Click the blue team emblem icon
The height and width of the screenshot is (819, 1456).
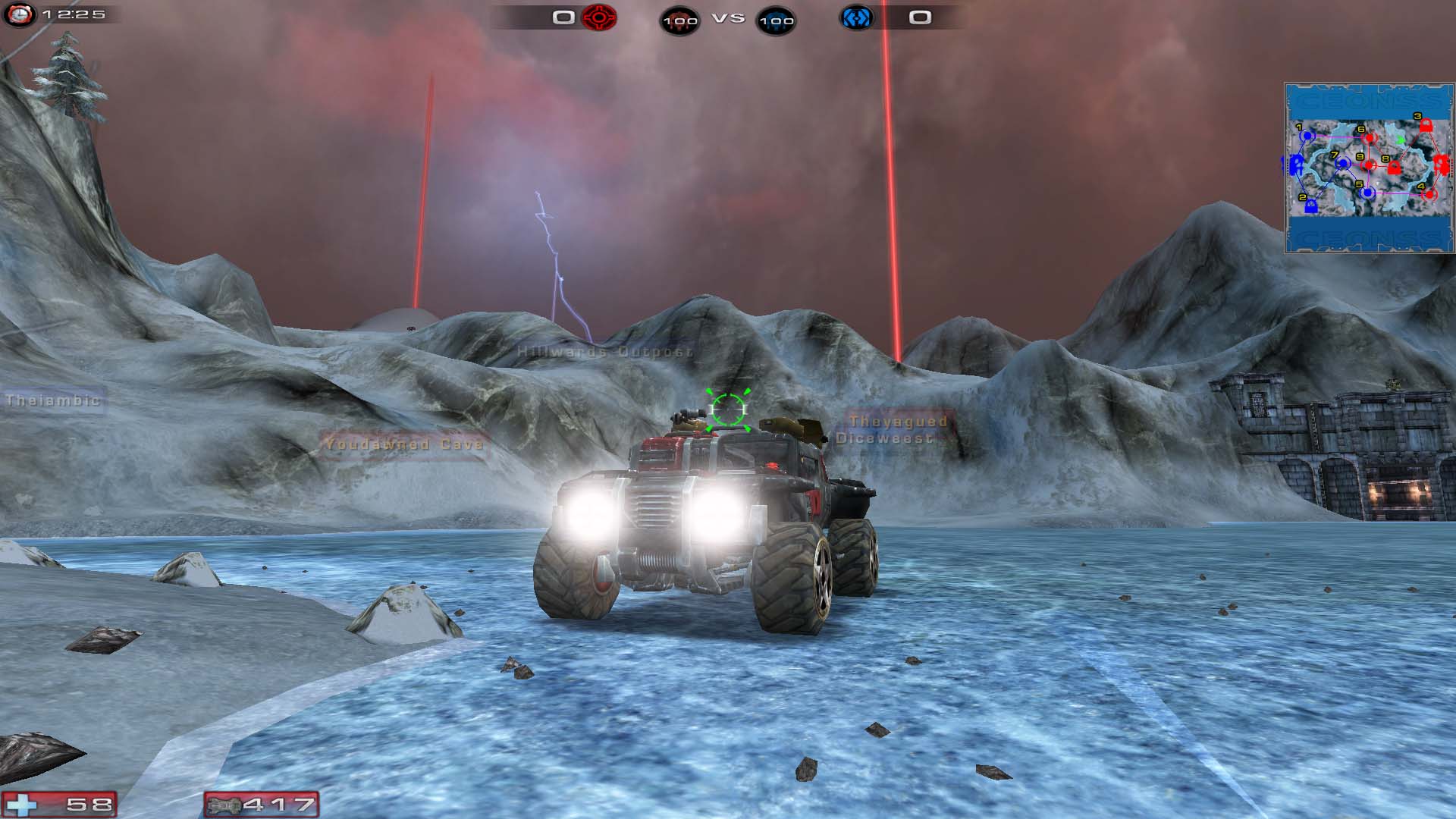tap(855, 17)
